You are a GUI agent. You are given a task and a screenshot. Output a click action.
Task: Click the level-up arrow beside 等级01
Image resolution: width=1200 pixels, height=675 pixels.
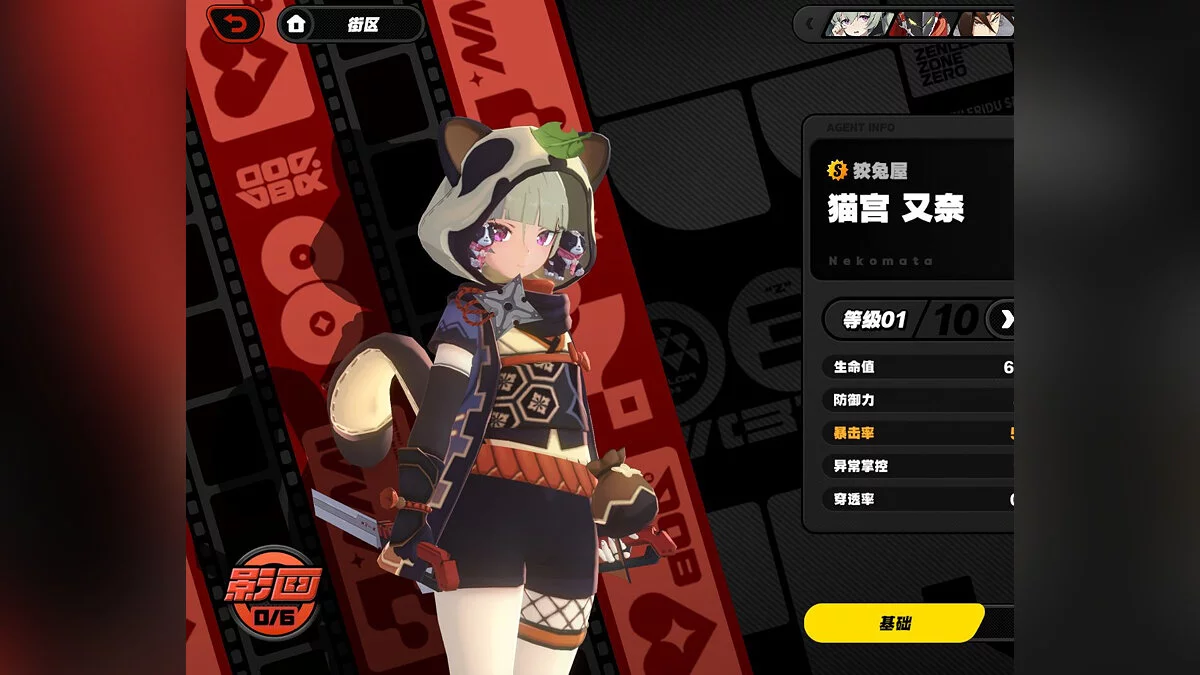click(x=1003, y=319)
